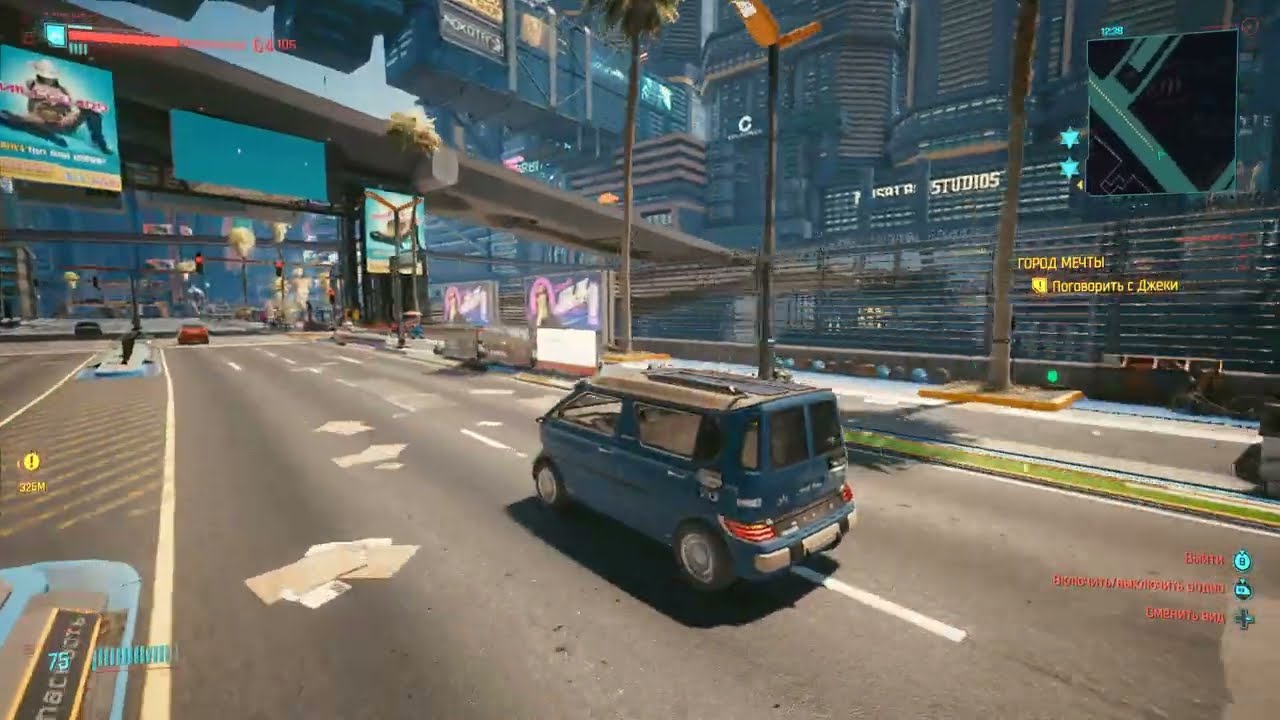Image resolution: width=1280 pixels, height=720 pixels.
Task: Select the quest icon beside "Поговорить с Джеки"
Action: [1042, 285]
